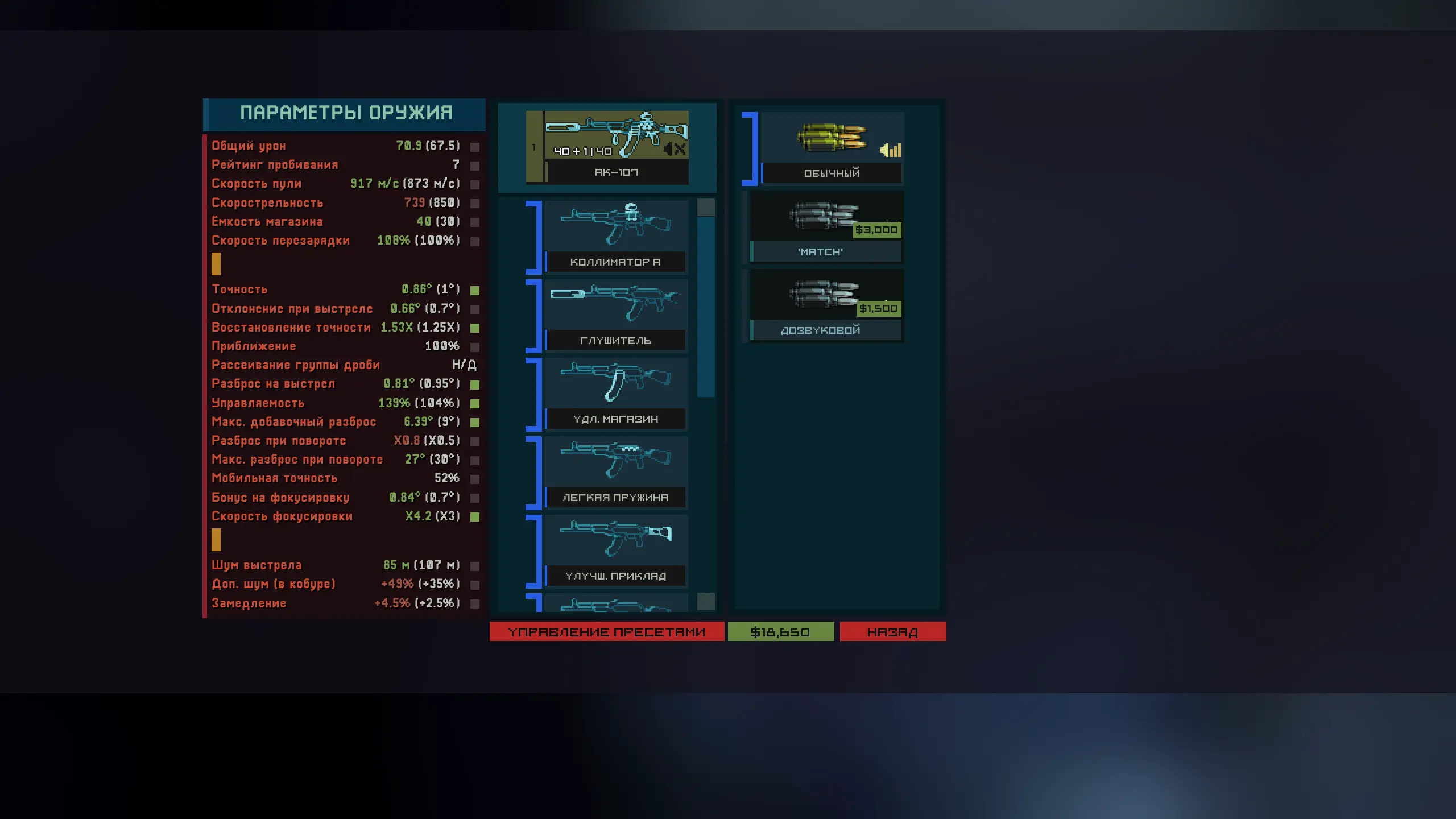1456x819 pixels.
Task: Select the AK-107 weapon slot
Action: (x=615, y=147)
